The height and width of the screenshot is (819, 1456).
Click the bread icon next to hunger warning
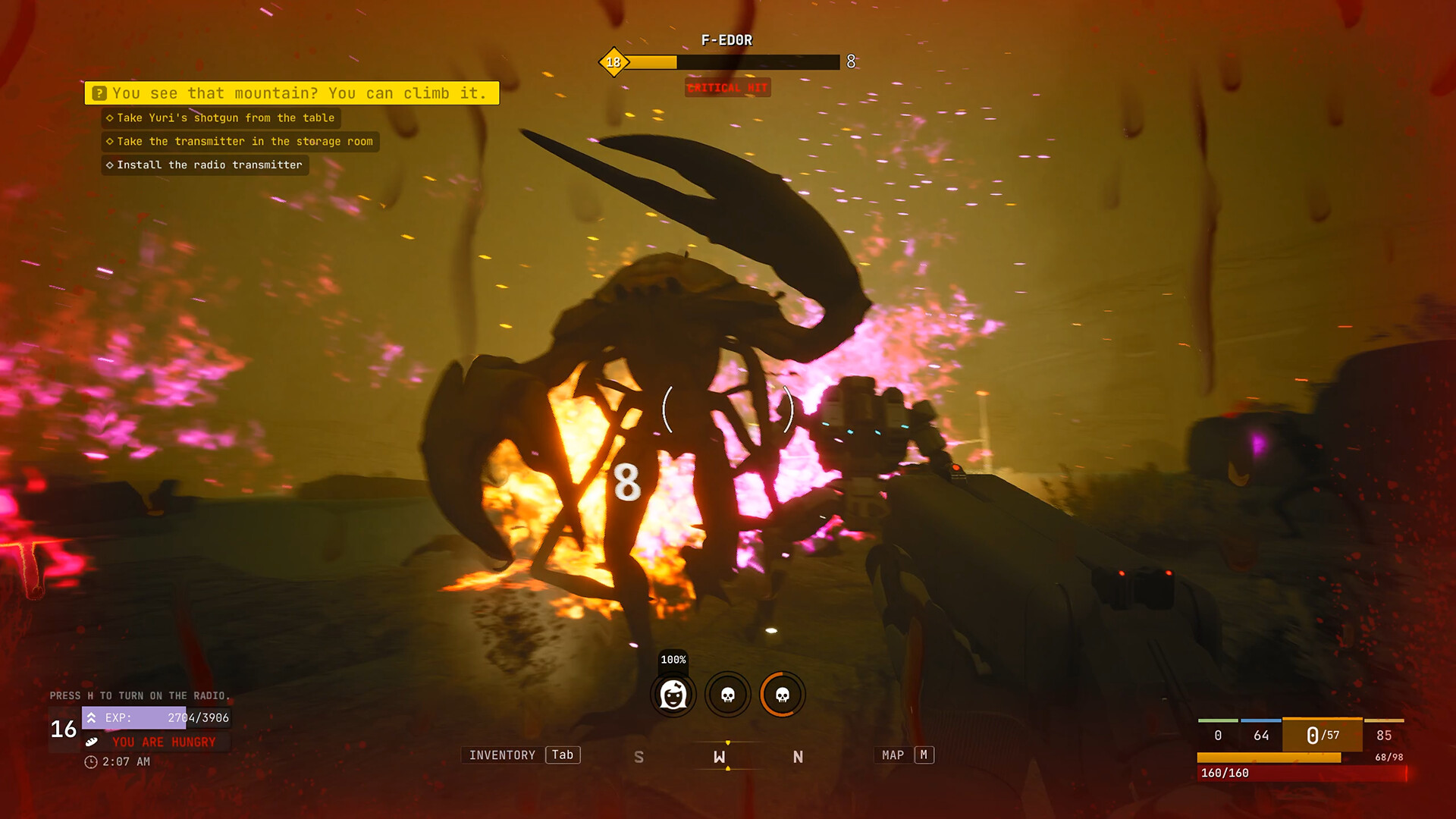(93, 742)
